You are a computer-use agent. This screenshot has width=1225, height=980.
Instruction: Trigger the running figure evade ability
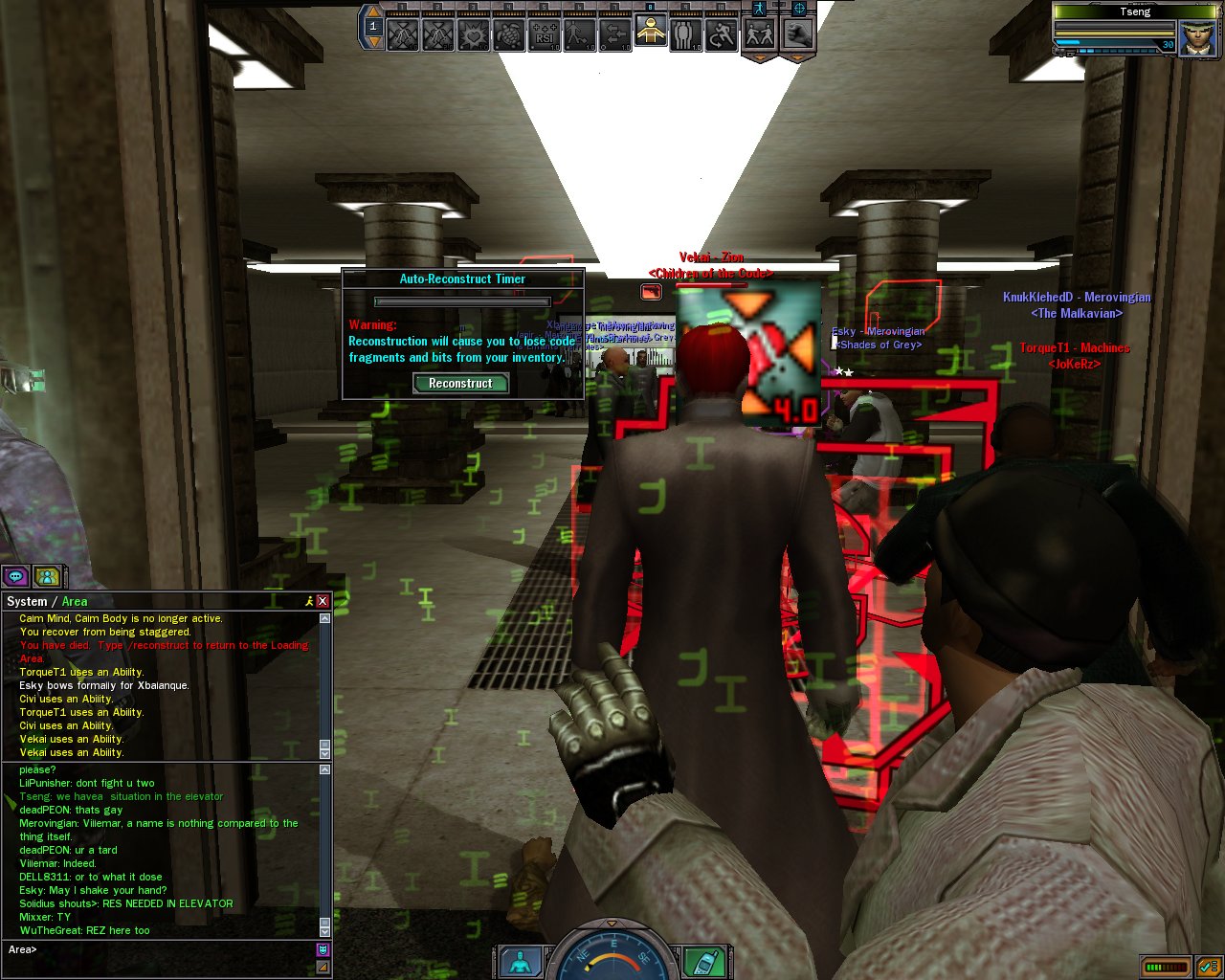[x=722, y=35]
